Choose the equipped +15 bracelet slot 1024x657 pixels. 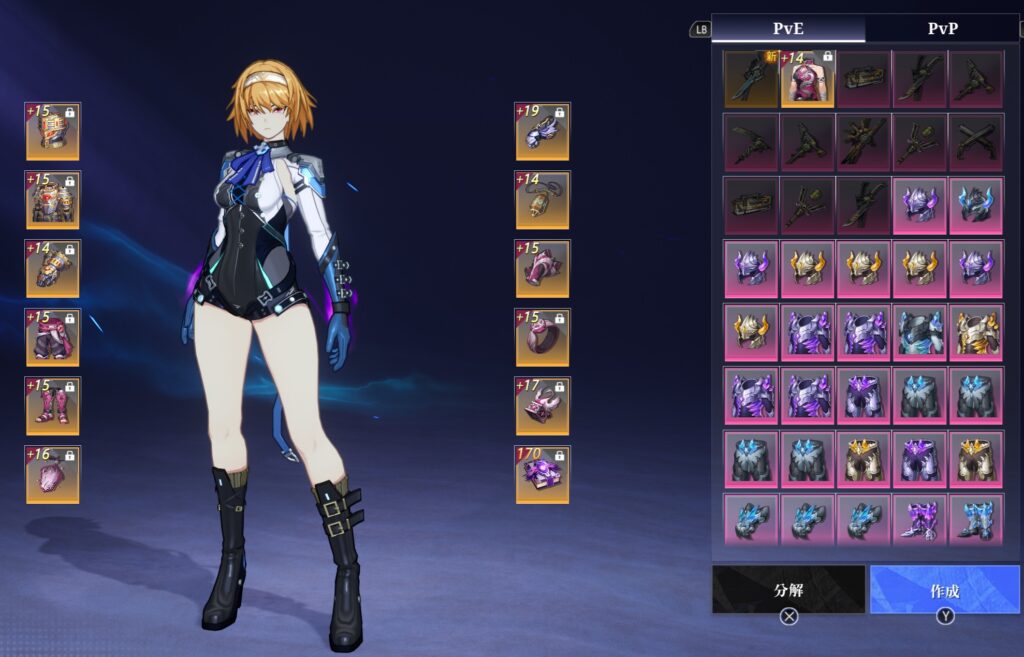(x=543, y=268)
